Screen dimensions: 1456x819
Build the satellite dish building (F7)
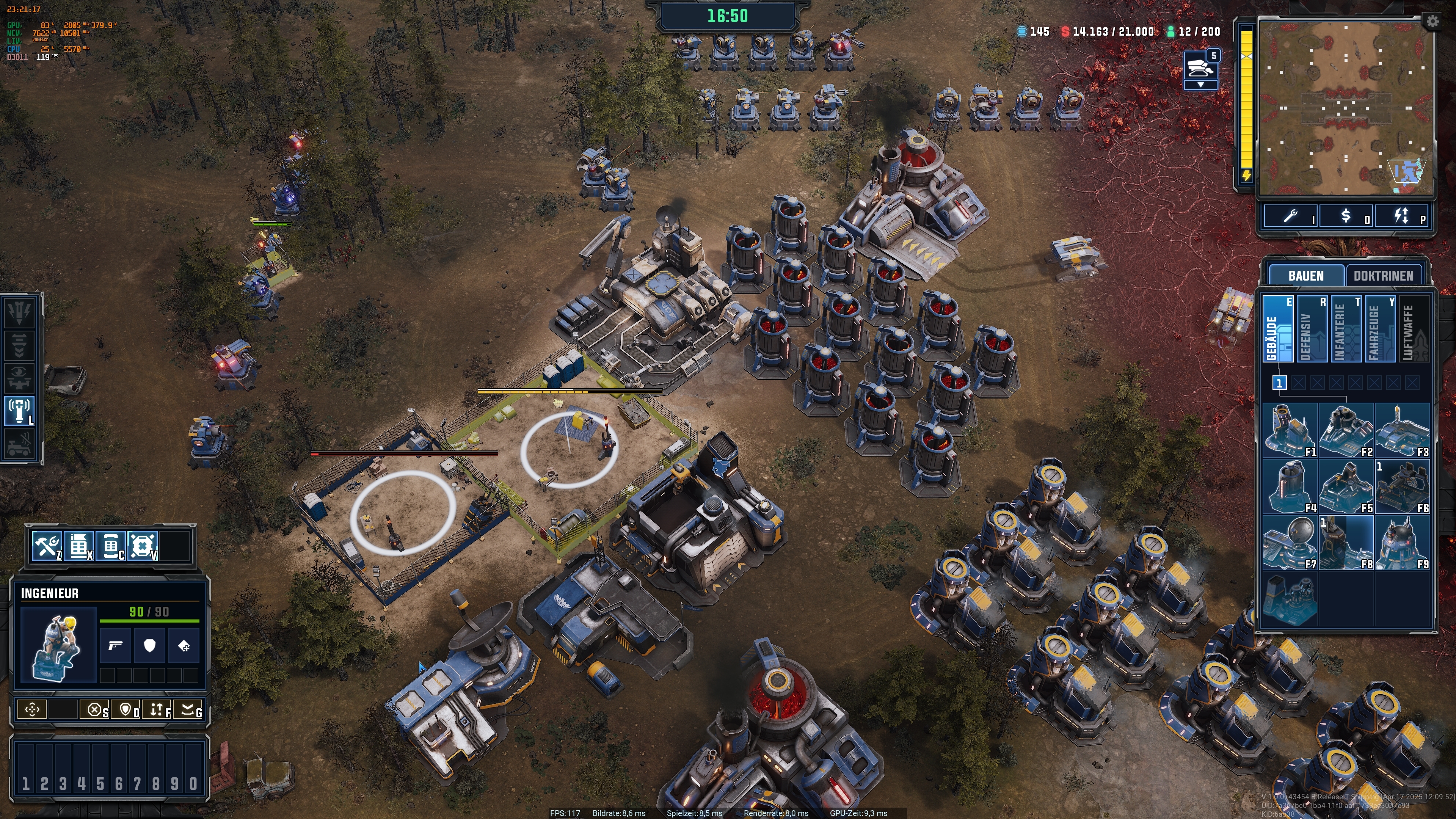point(1289,543)
